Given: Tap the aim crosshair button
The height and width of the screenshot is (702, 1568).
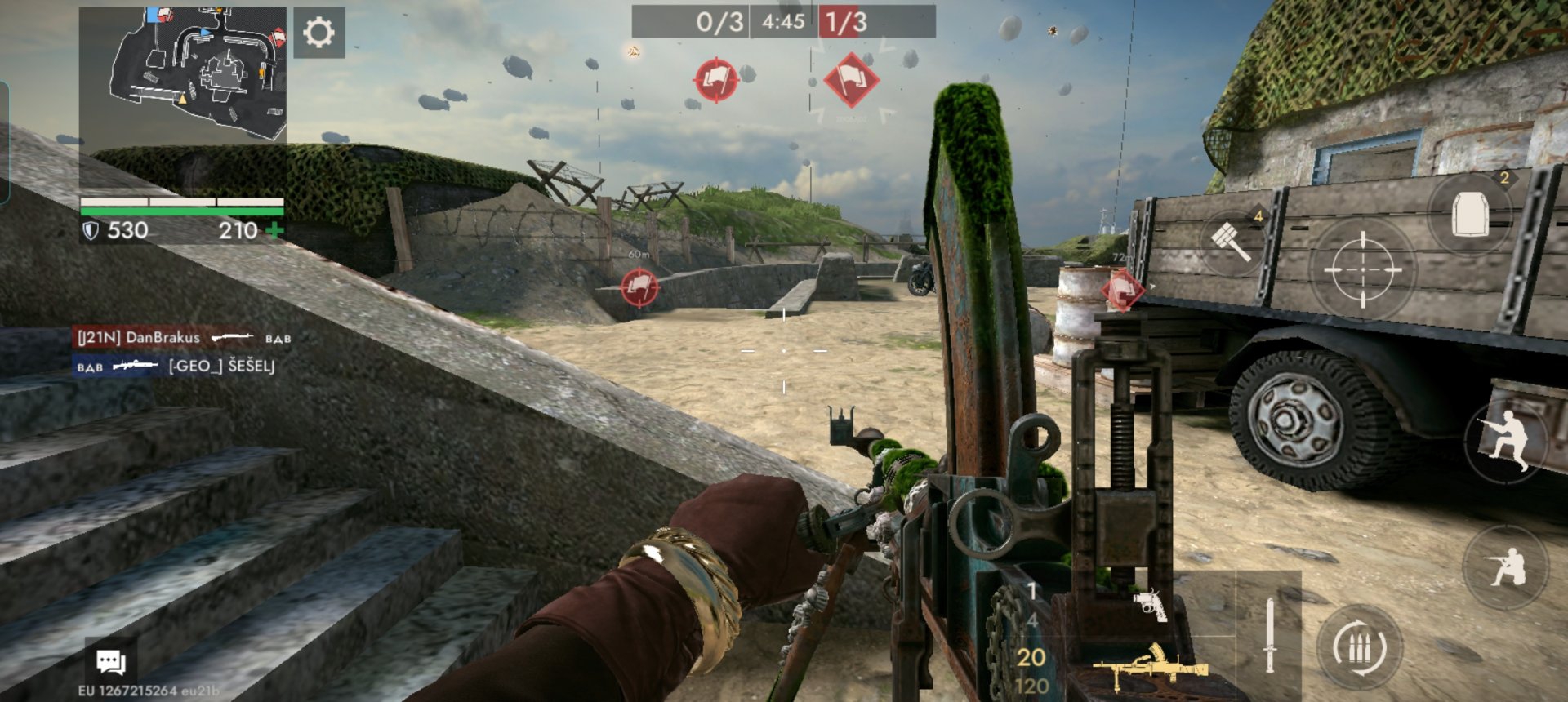Looking at the screenshot, I should click(1362, 269).
